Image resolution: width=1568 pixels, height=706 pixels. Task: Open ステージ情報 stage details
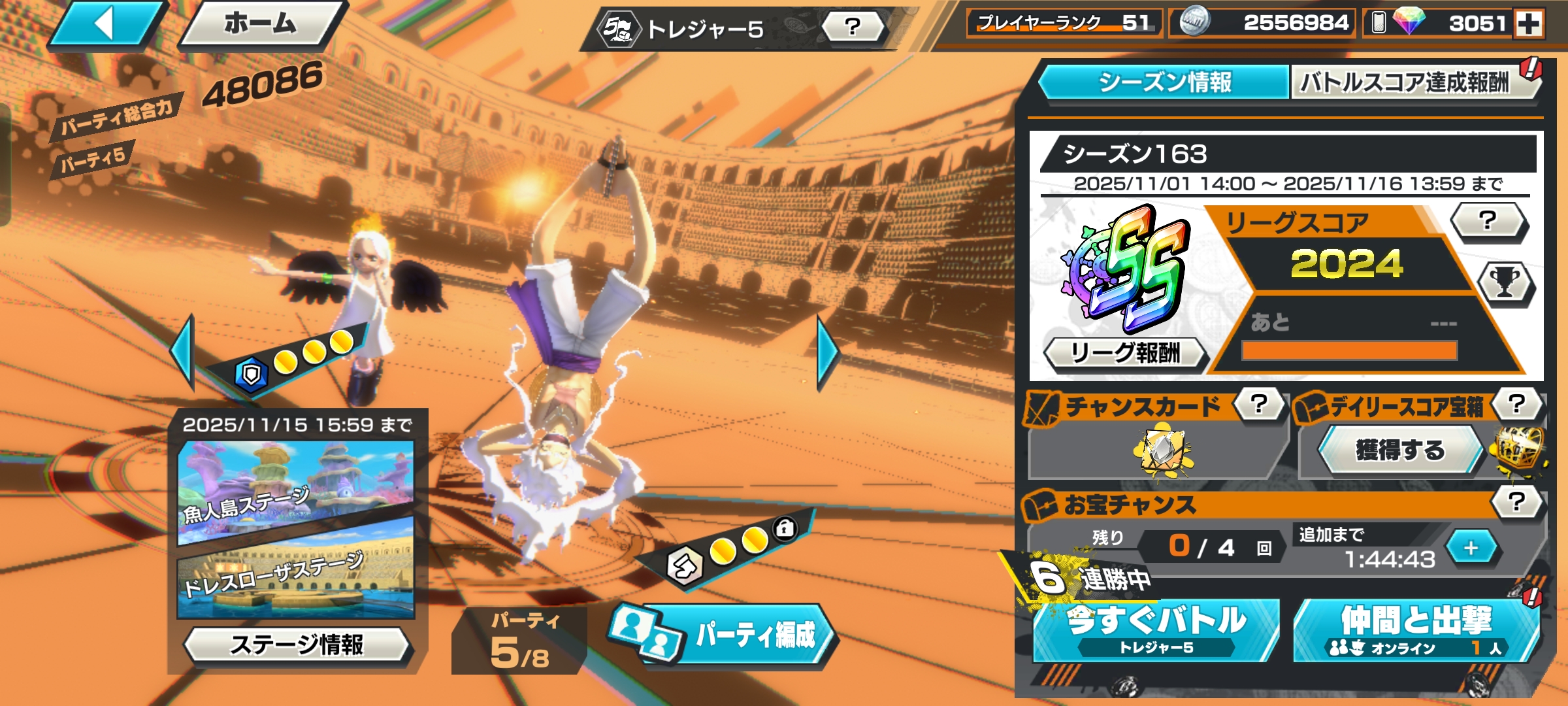297,645
